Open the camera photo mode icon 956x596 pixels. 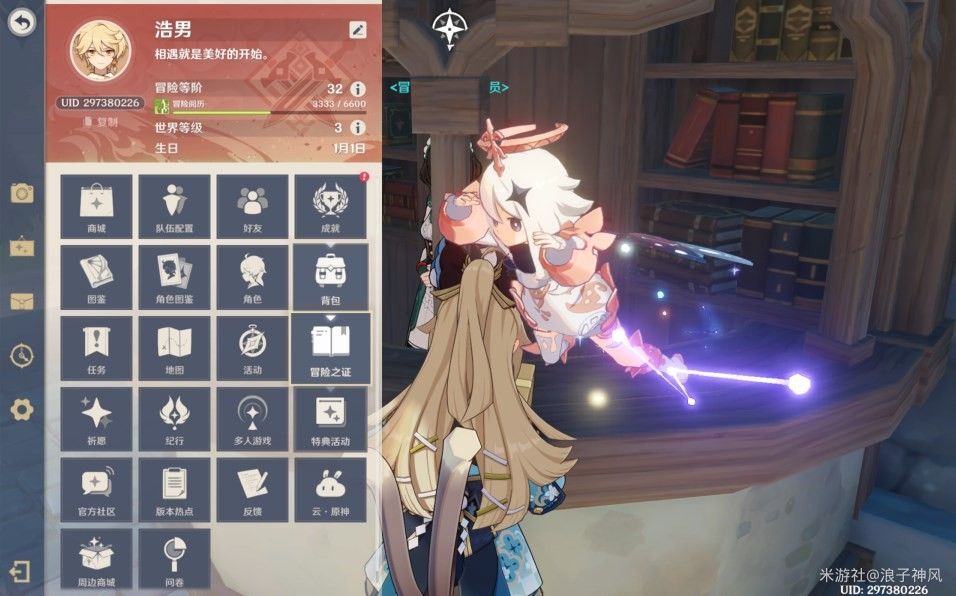pos(21,193)
